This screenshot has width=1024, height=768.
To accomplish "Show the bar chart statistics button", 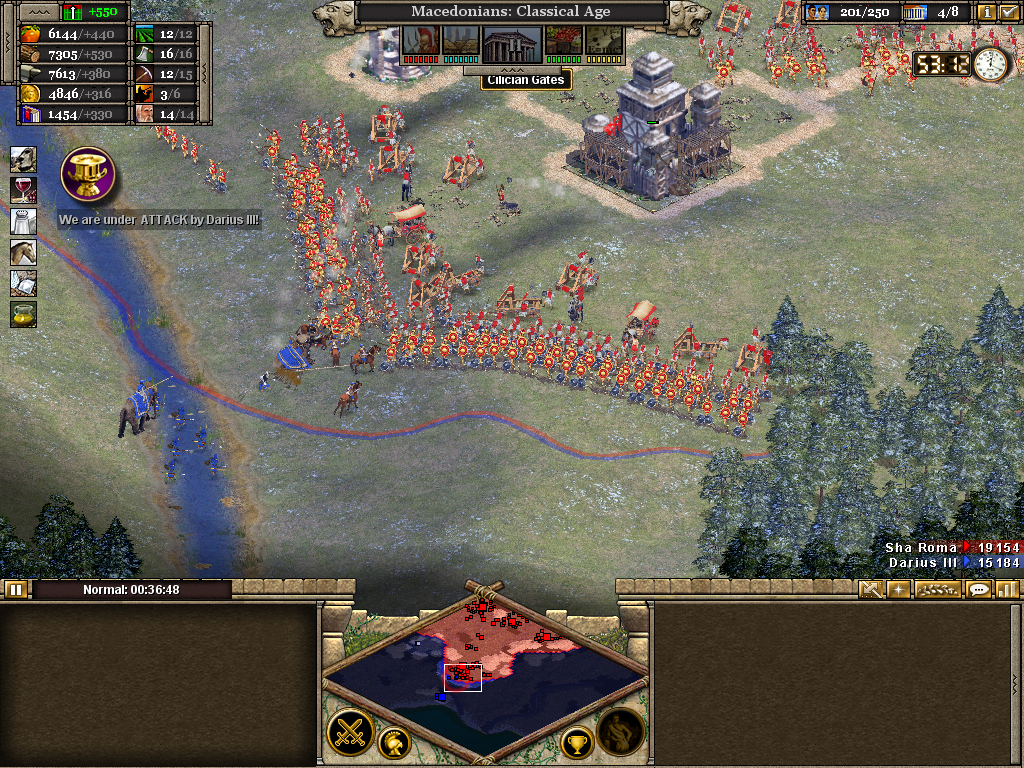I will [x=1007, y=589].
